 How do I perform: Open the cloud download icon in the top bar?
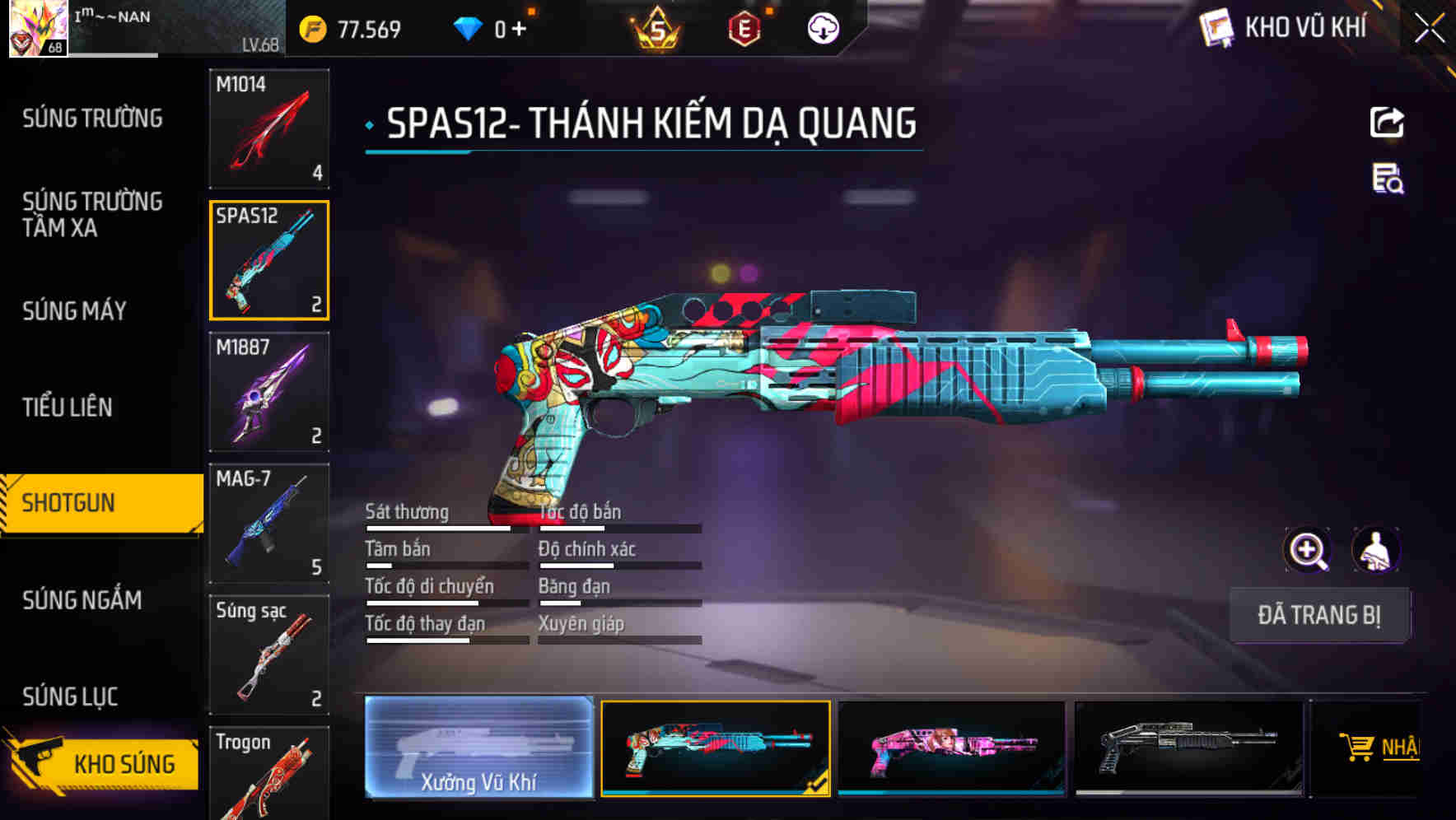pyautogui.click(x=822, y=27)
